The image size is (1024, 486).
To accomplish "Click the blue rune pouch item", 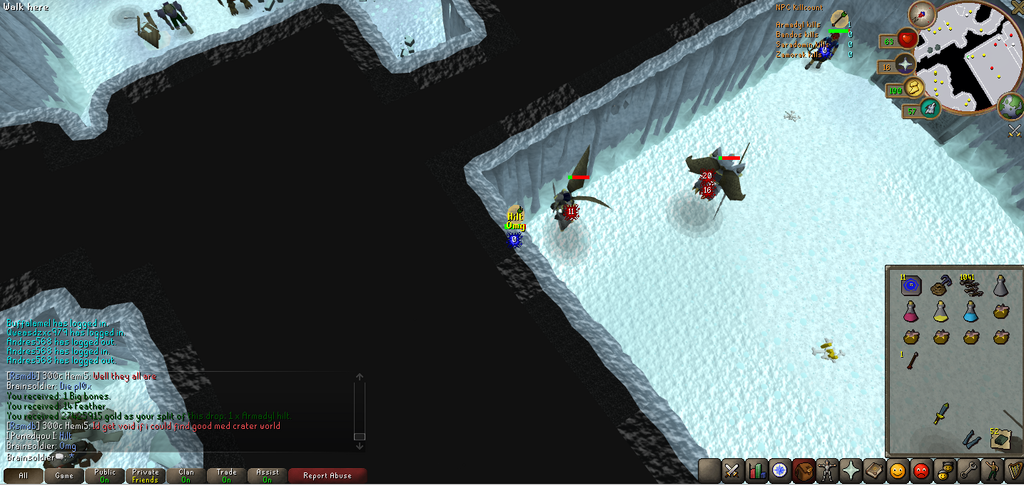I will point(910,286).
